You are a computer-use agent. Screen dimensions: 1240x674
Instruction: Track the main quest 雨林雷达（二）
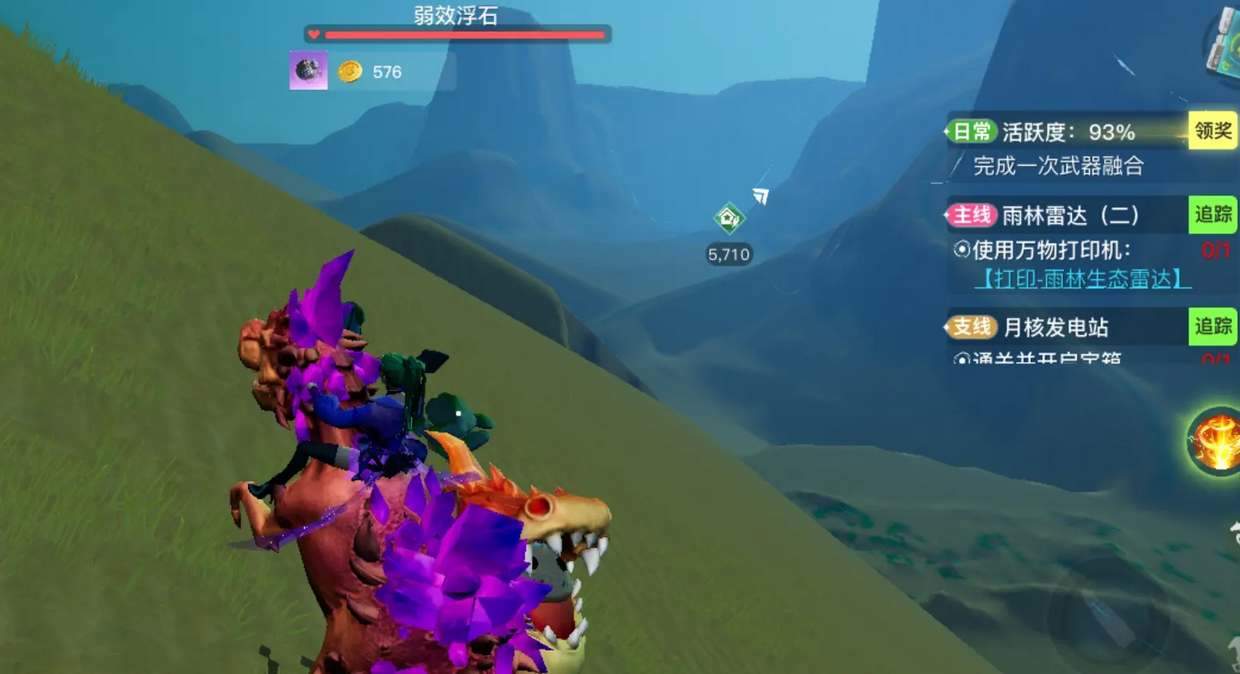pos(1212,214)
